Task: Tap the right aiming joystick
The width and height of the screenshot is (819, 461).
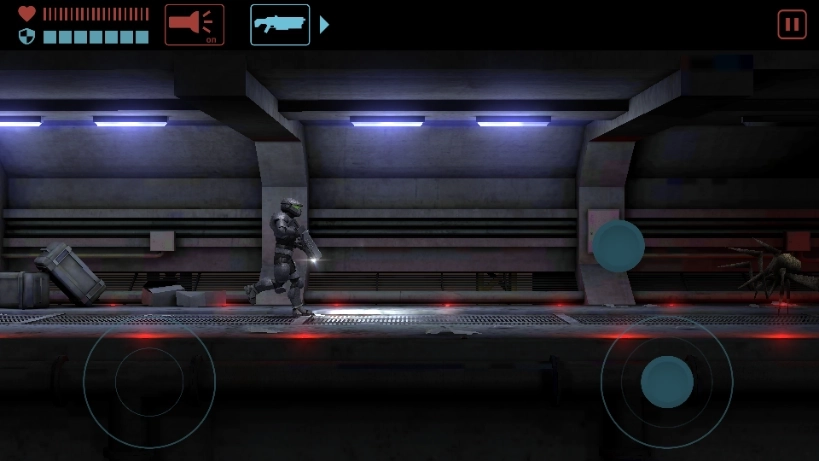Action: click(x=667, y=381)
